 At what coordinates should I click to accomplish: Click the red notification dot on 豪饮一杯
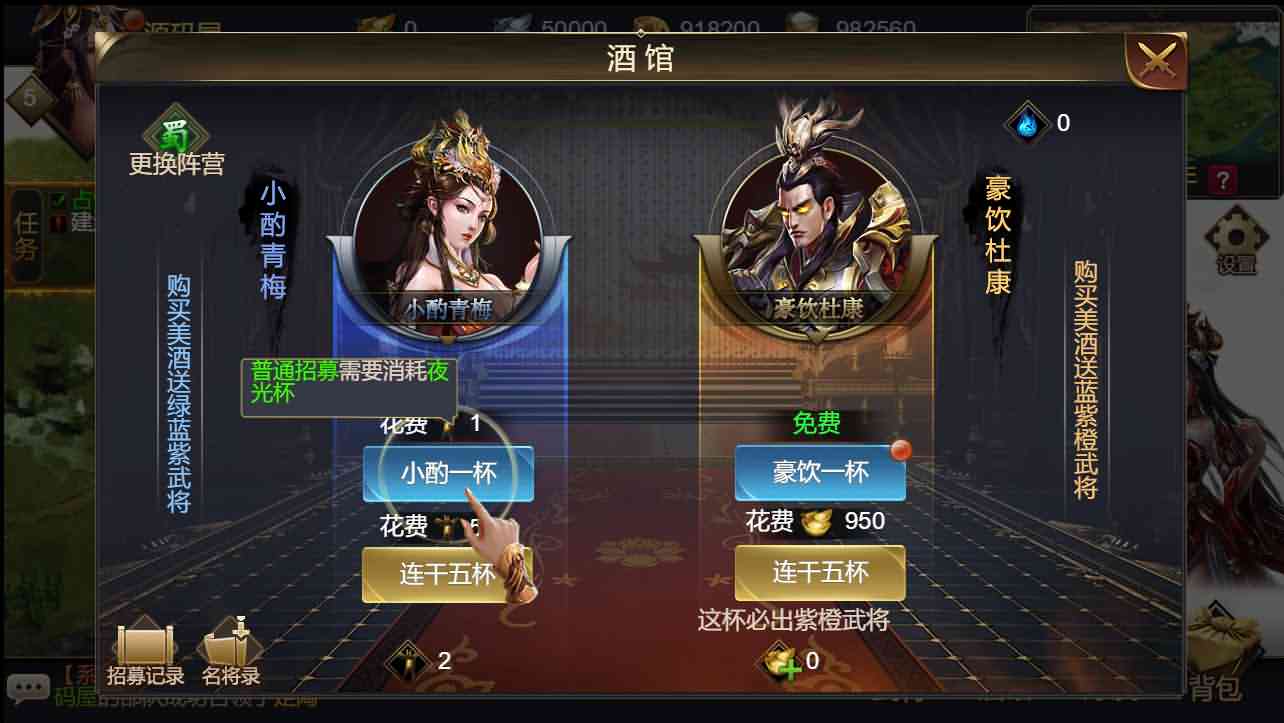[x=902, y=449]
